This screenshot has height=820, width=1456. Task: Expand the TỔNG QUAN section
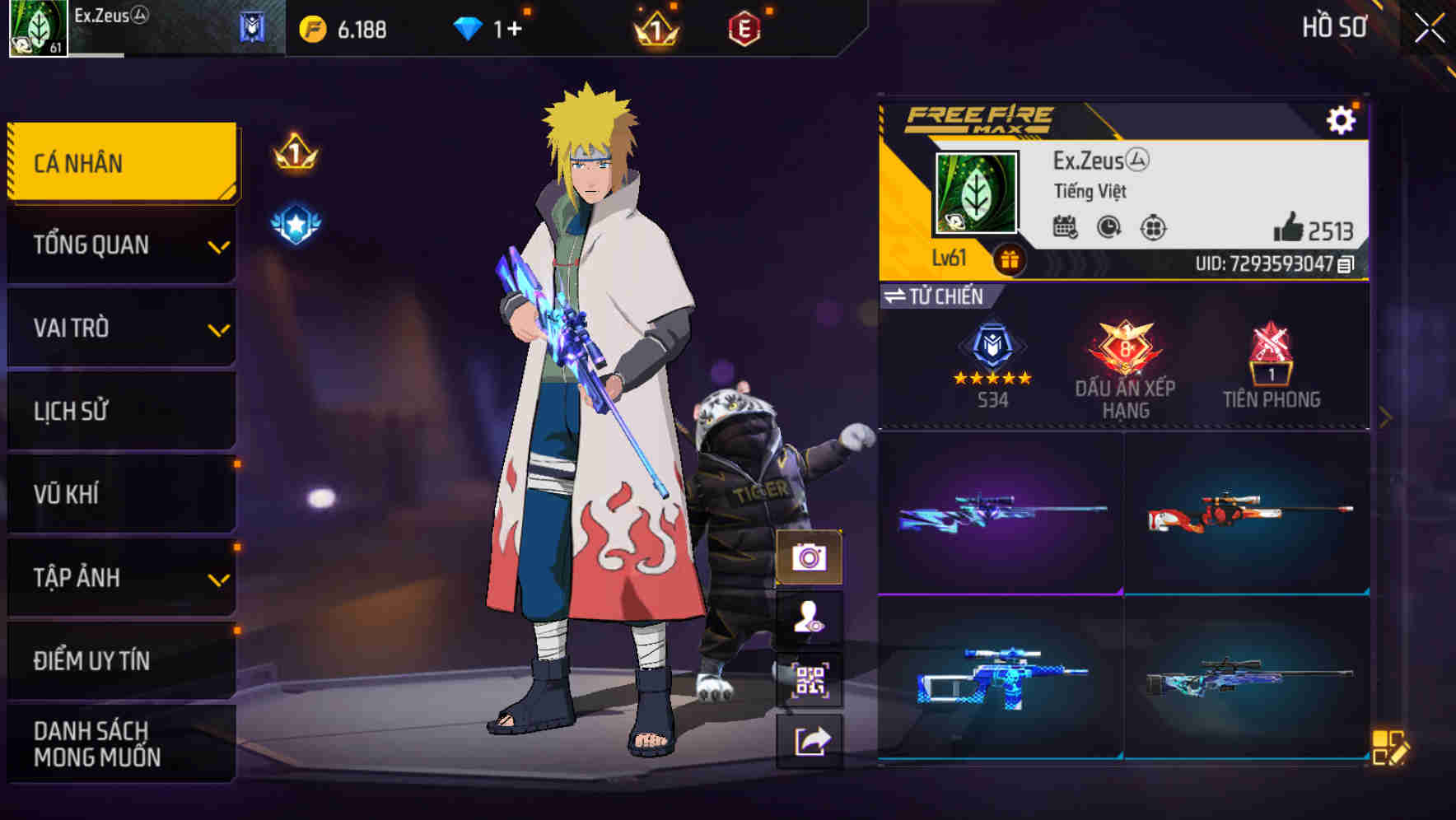click(x=120, y=245)
